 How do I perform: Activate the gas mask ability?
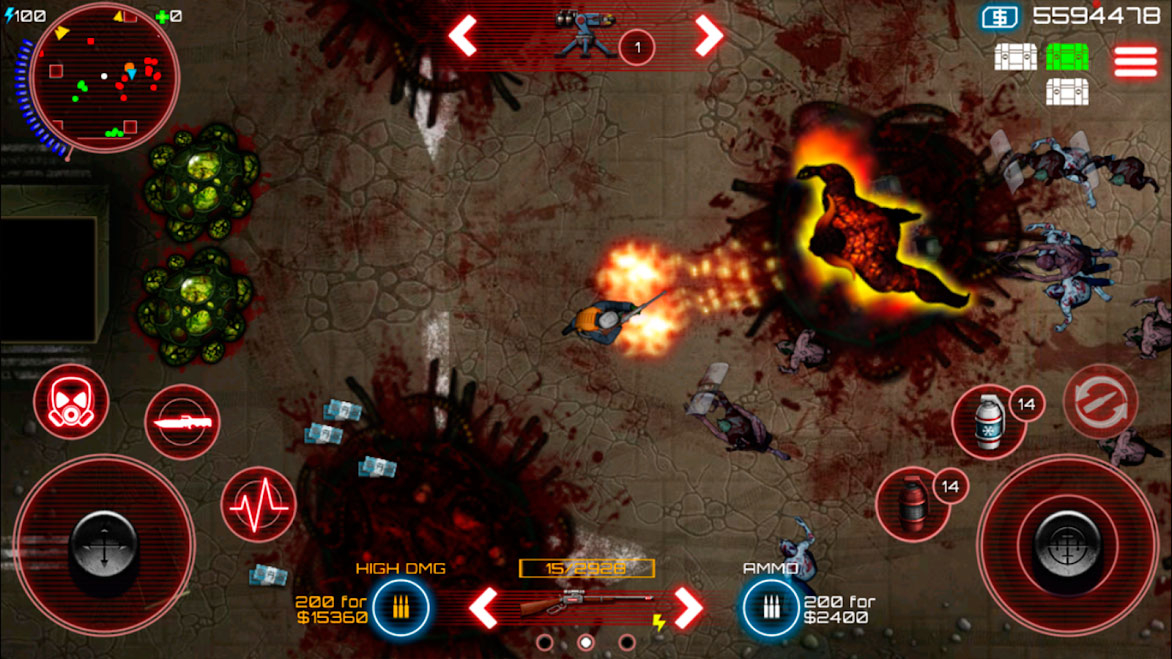71,402
